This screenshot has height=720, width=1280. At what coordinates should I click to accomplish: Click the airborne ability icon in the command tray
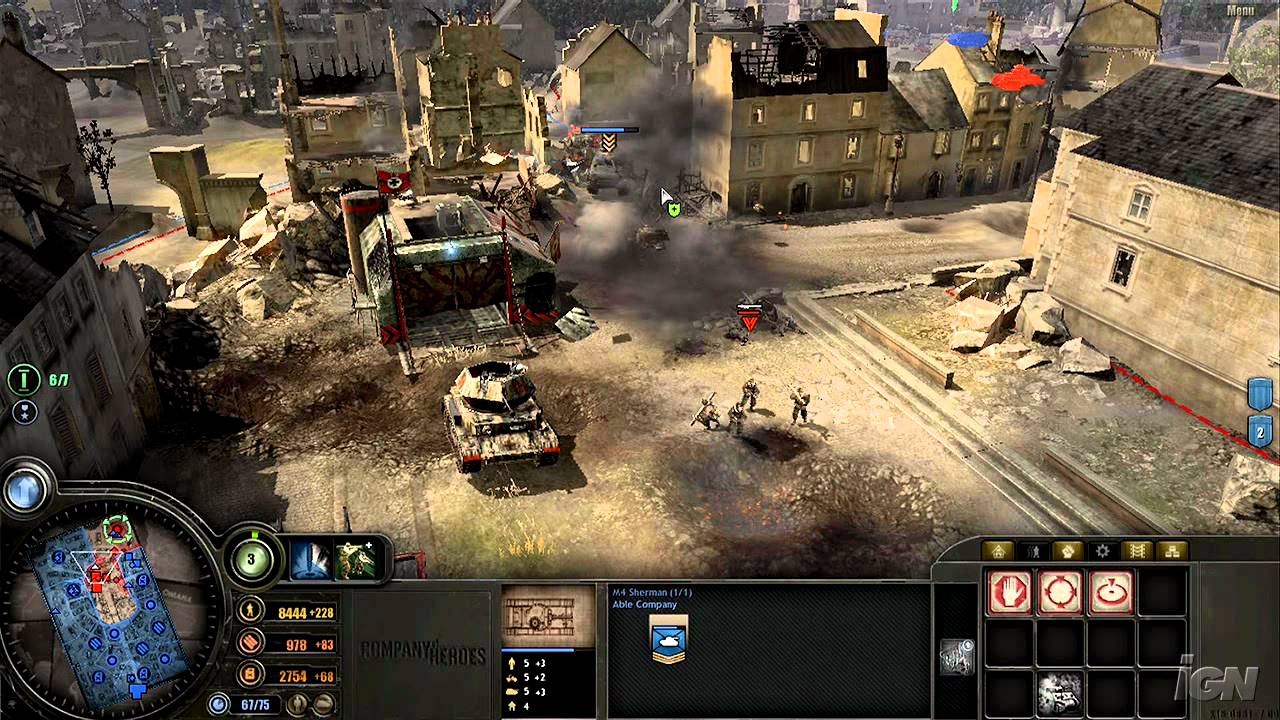tap(355, 560)
